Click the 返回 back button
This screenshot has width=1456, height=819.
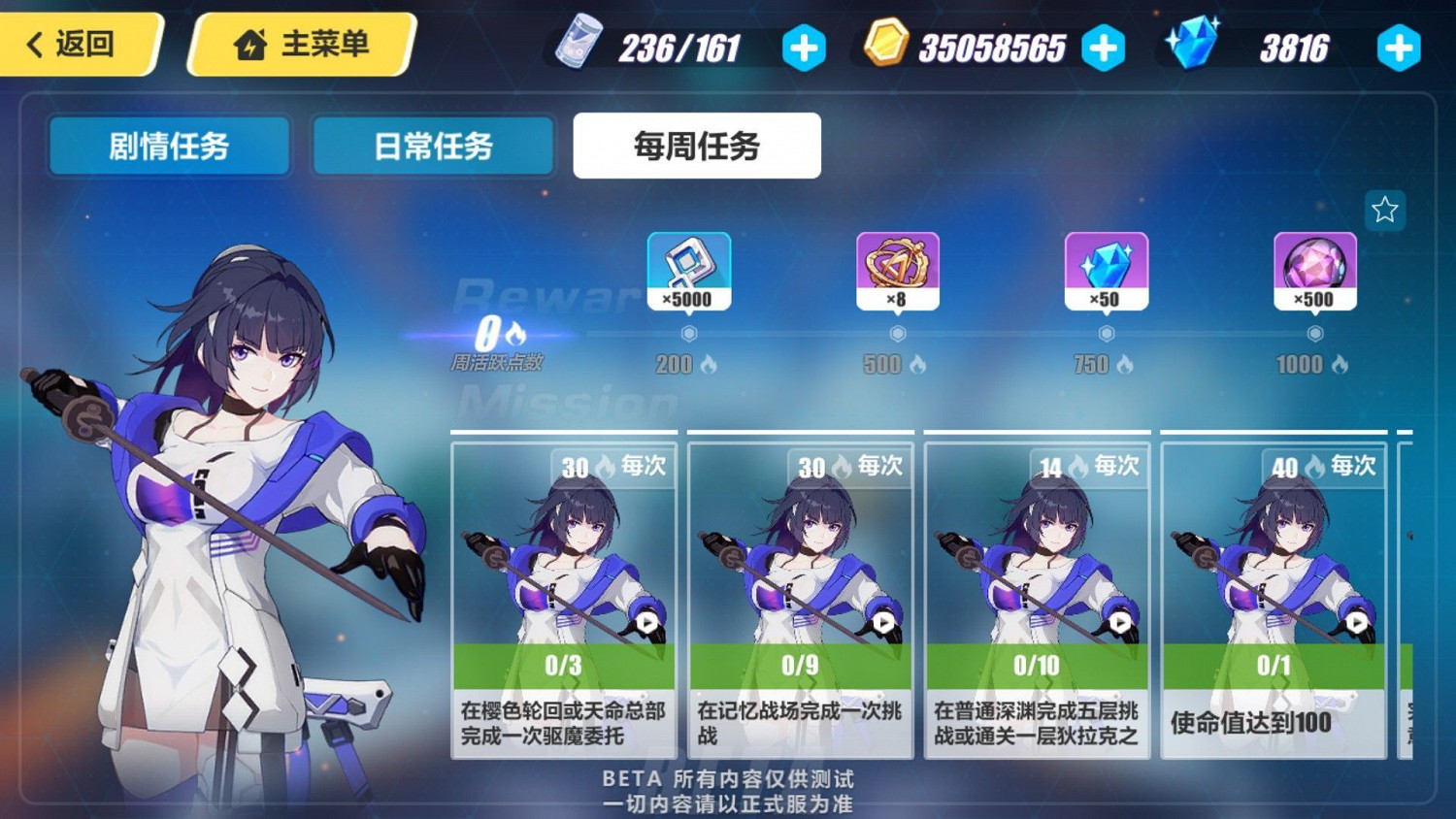point(76,44)
